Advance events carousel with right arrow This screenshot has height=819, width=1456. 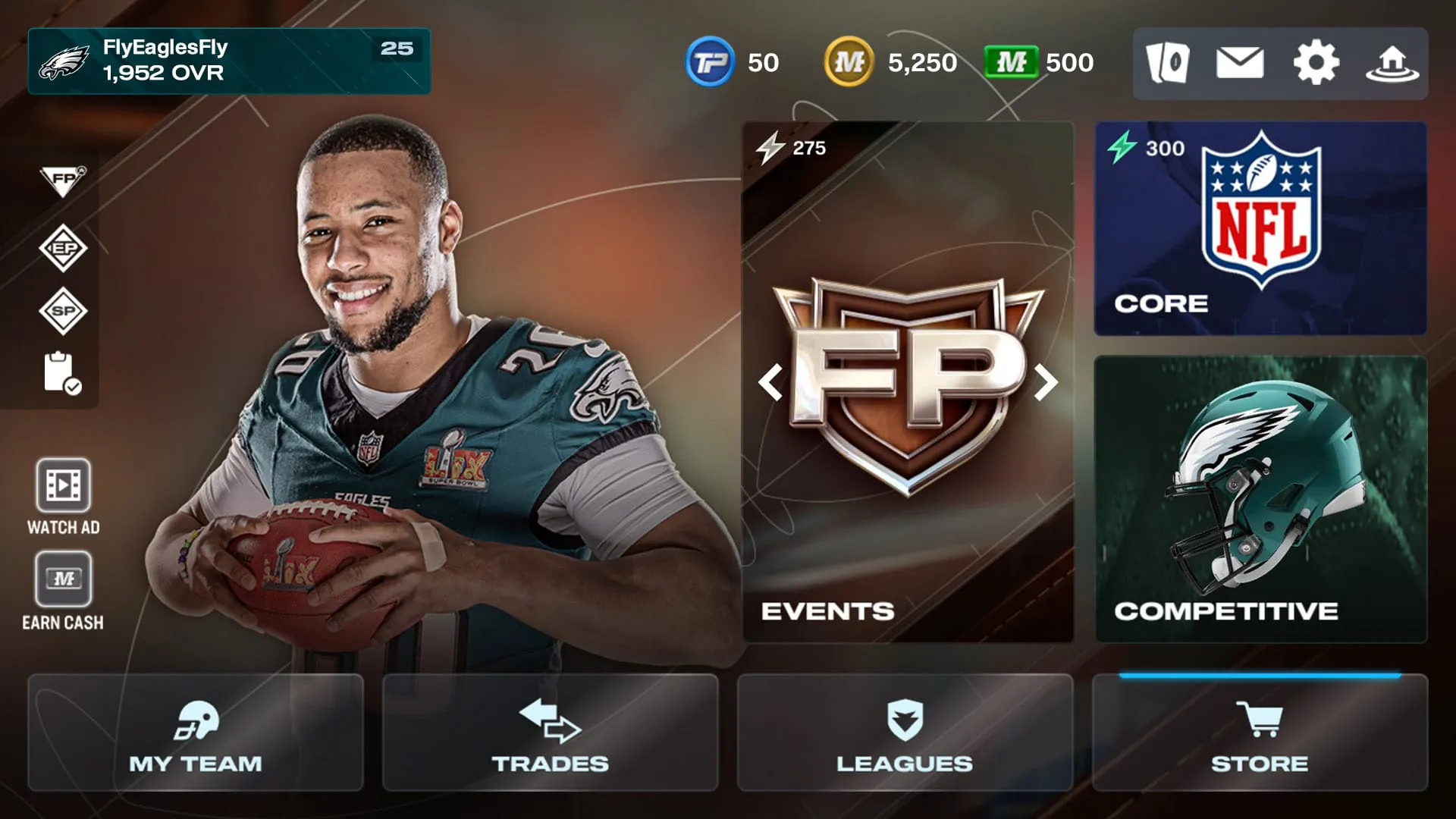tap(1047, 383)
